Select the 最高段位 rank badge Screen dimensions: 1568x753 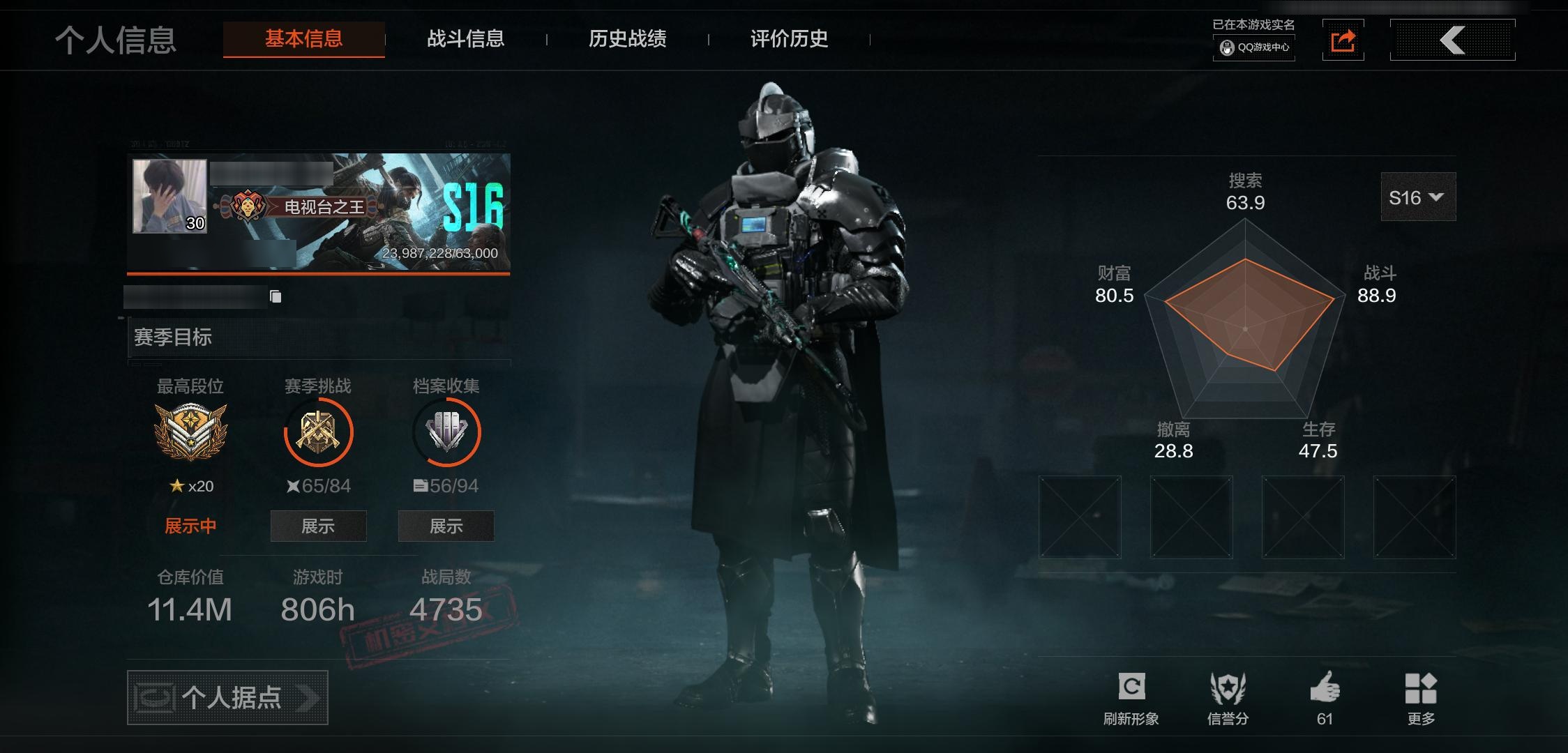coord(190,432)
